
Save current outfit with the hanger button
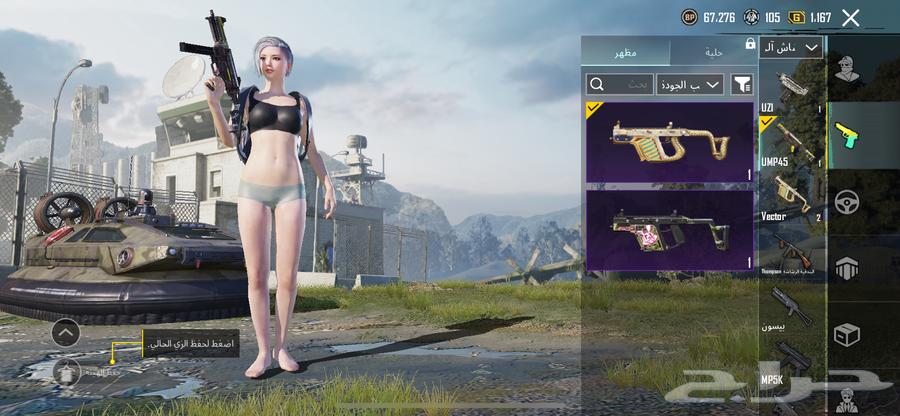tap(67, 370)
